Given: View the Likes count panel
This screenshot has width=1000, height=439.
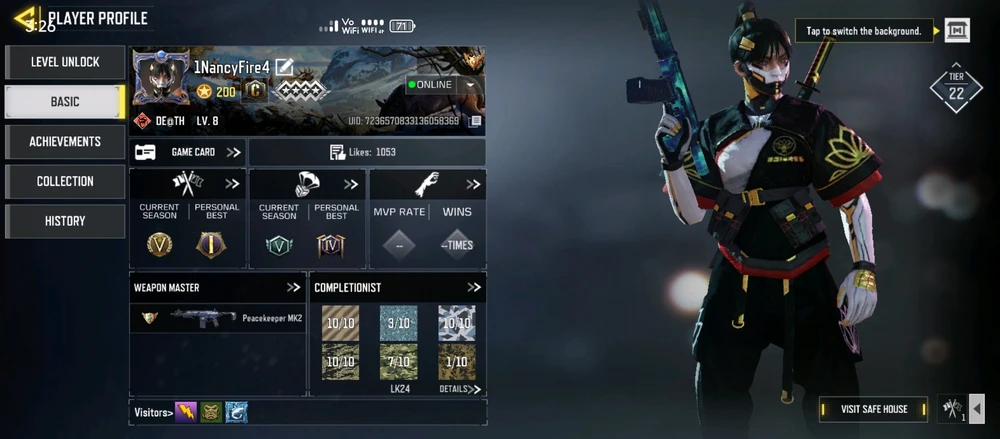Looking at the screenshot, I should (x=366, y=152).
